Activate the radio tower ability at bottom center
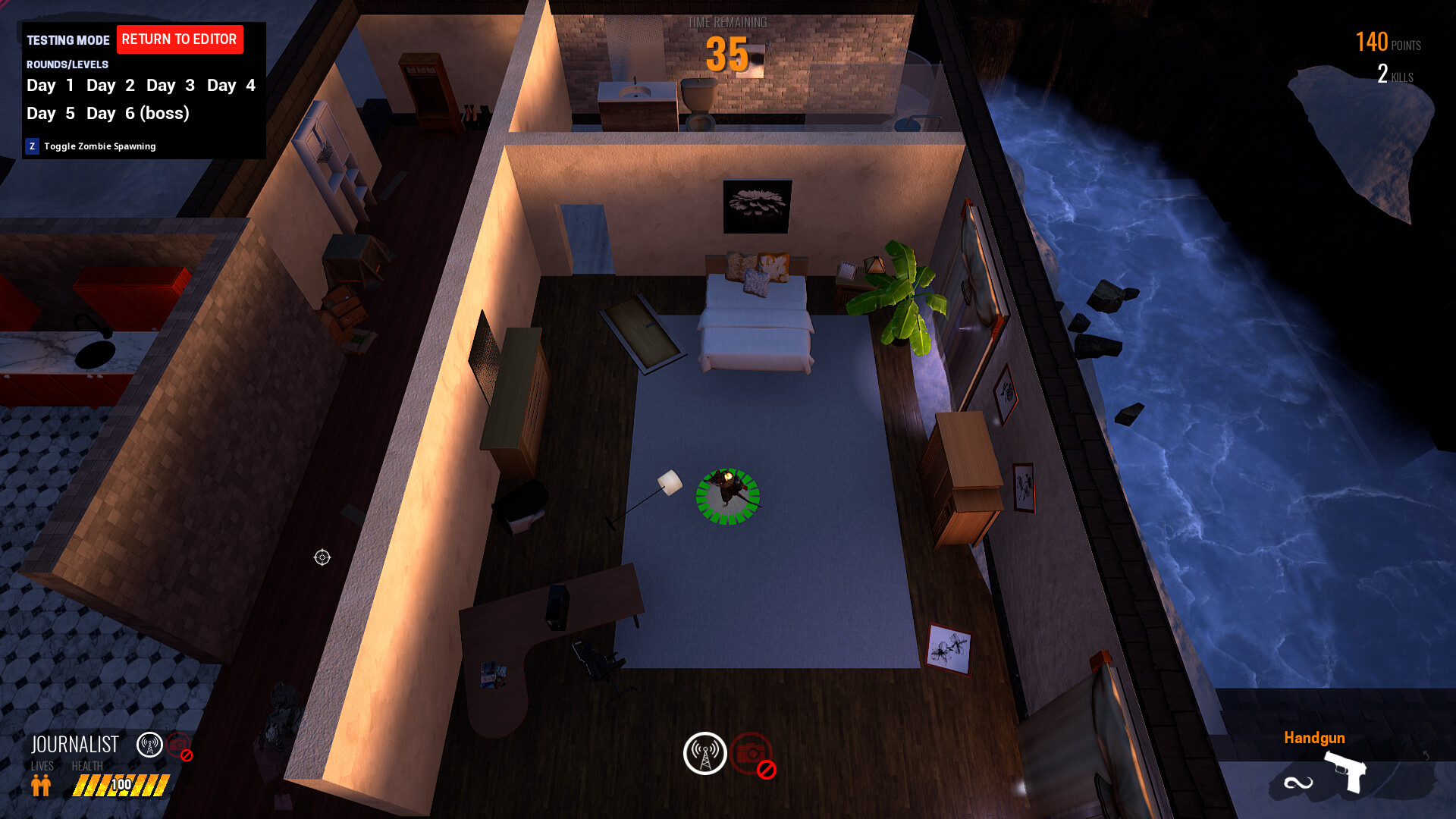Viewport: 1456px width, 819px height. [704, 753]
